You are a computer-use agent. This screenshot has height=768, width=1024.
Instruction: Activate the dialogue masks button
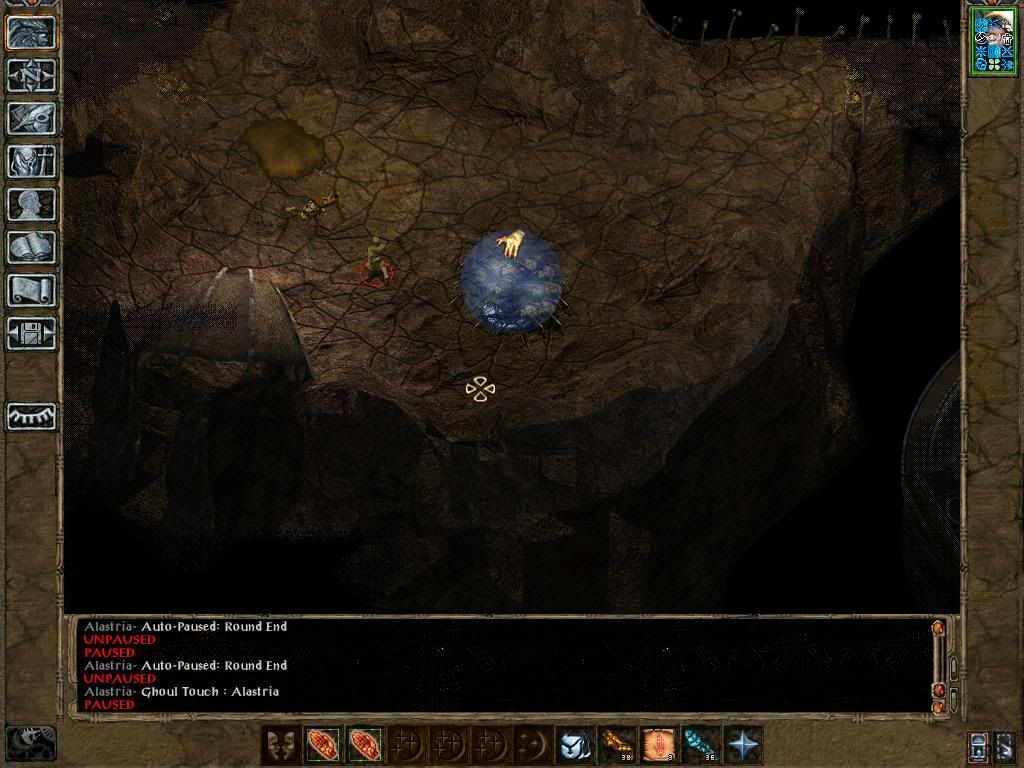pos(281,745)
